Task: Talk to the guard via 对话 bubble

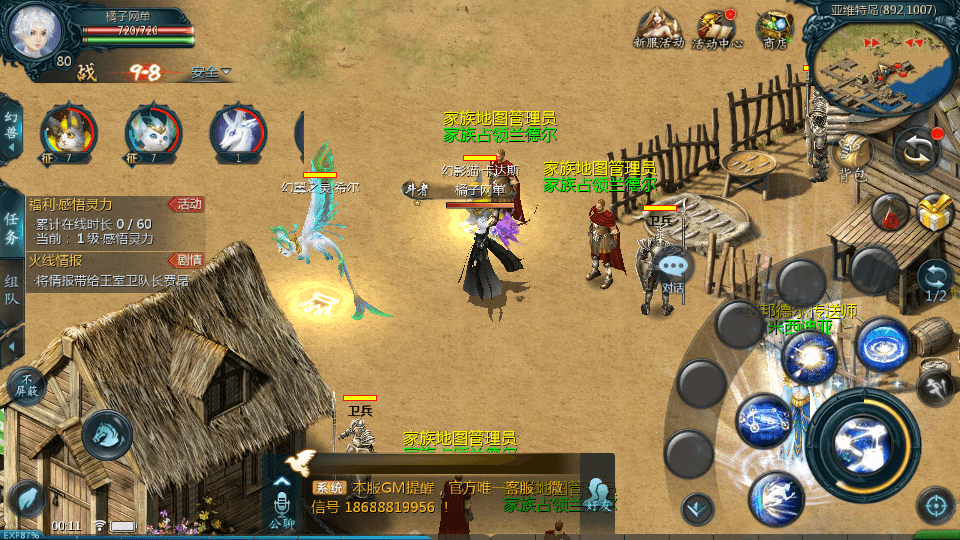Action: pos(674,268)
